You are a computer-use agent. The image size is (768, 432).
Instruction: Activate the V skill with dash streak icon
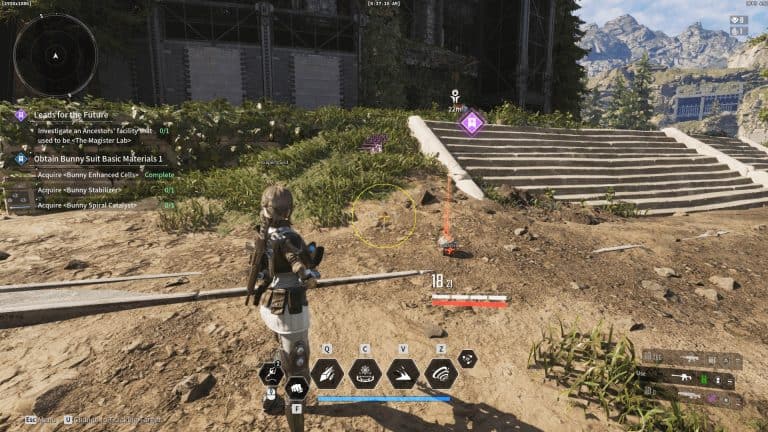tap(403, 373)
